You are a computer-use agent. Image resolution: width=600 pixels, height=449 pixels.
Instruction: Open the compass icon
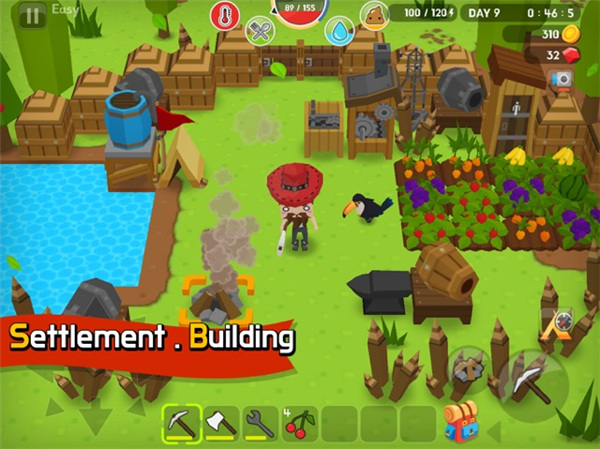coord(562,322)
